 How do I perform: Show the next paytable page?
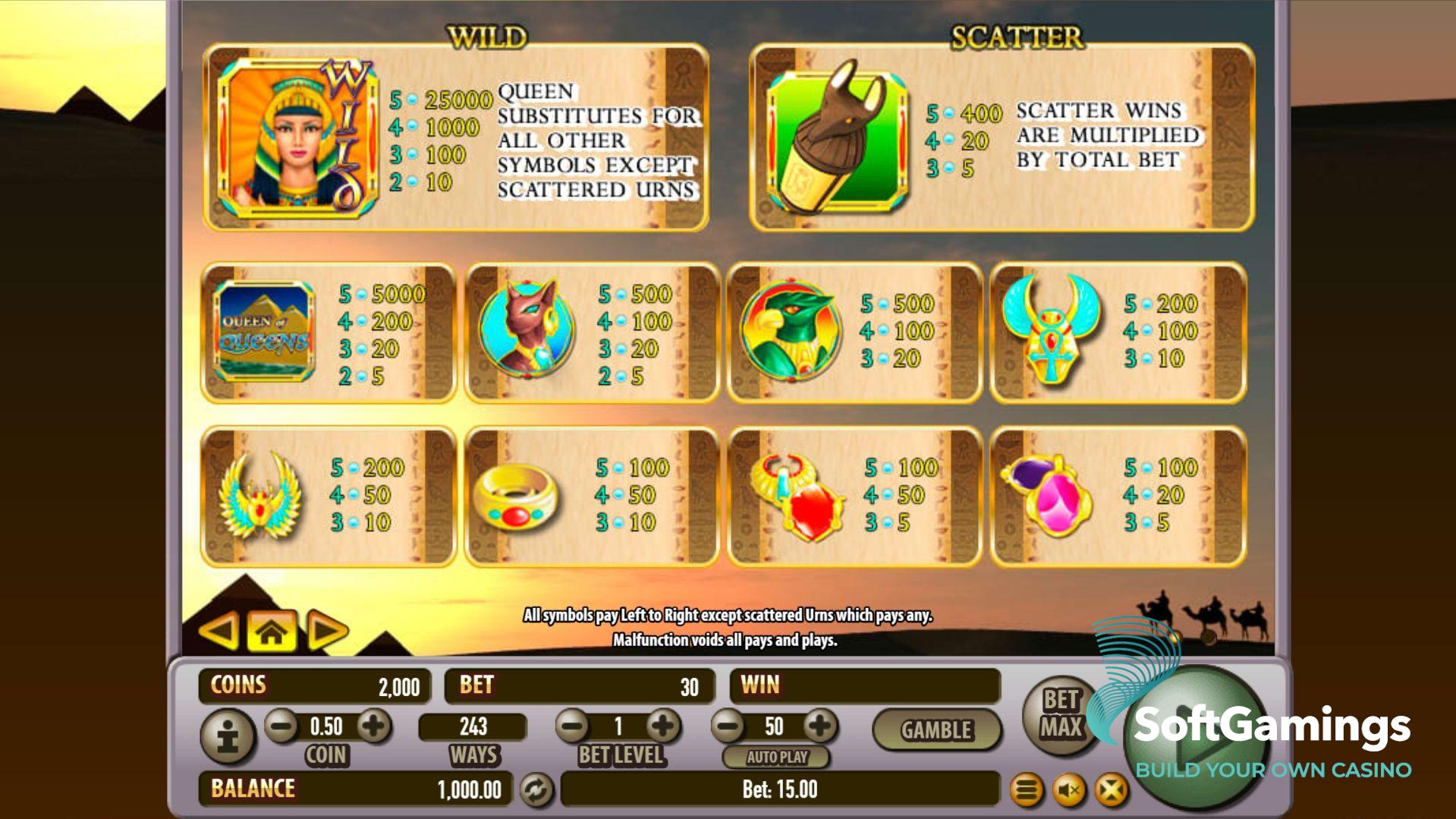pyautogui.click(x=326, y=631)
